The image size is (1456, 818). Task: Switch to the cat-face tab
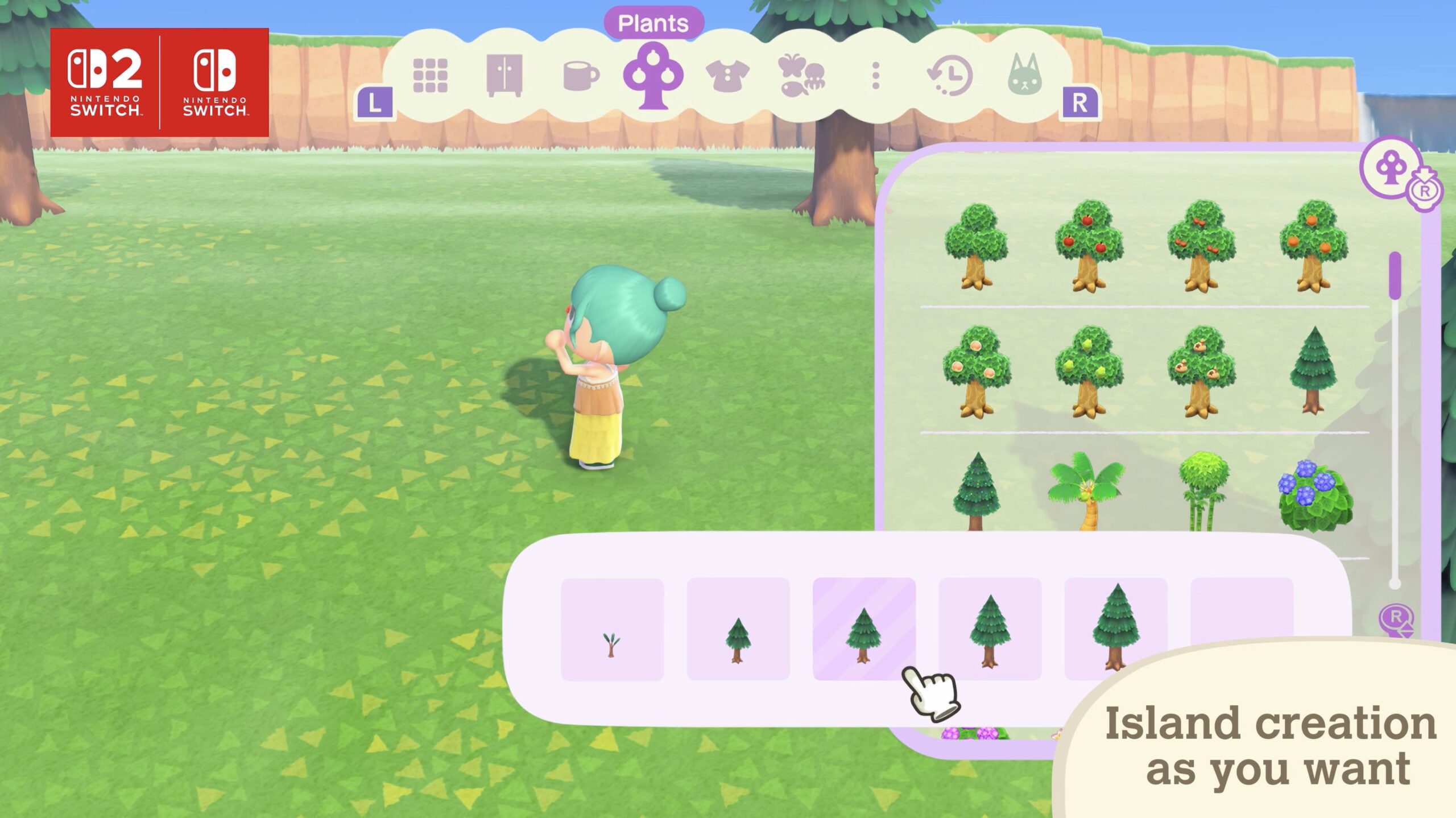[x=1024, y=76]
